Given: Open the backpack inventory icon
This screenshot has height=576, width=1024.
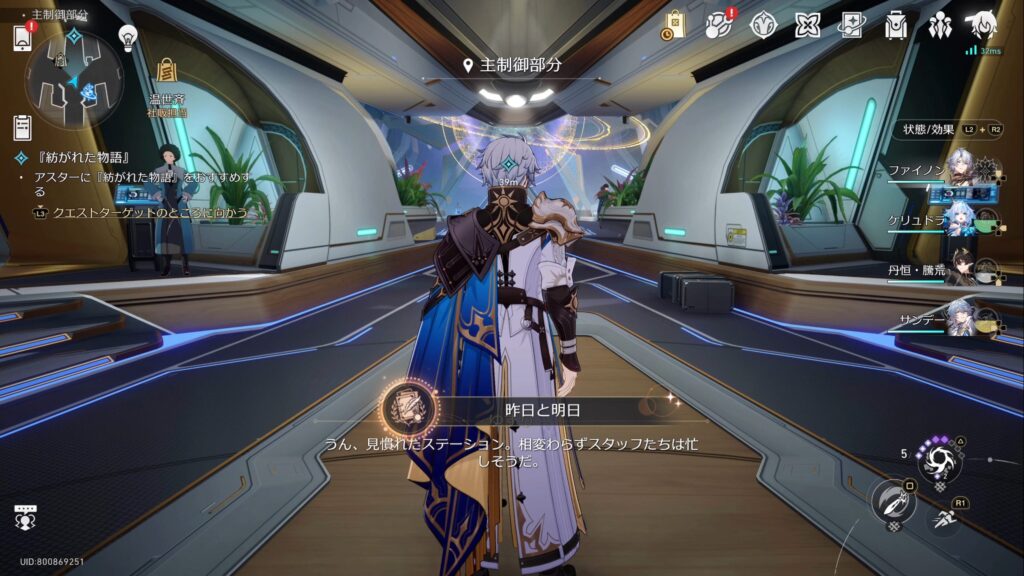Looking at the screenshot, I should (x=896, y=26).
